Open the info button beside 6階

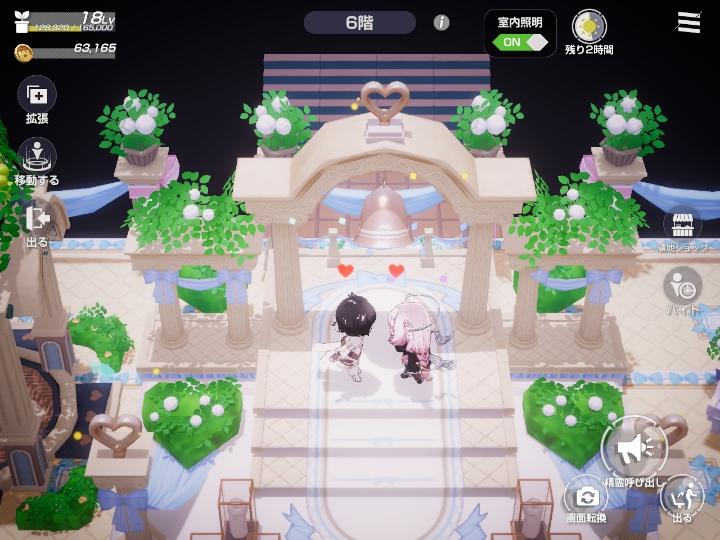[x=441, y=22]
